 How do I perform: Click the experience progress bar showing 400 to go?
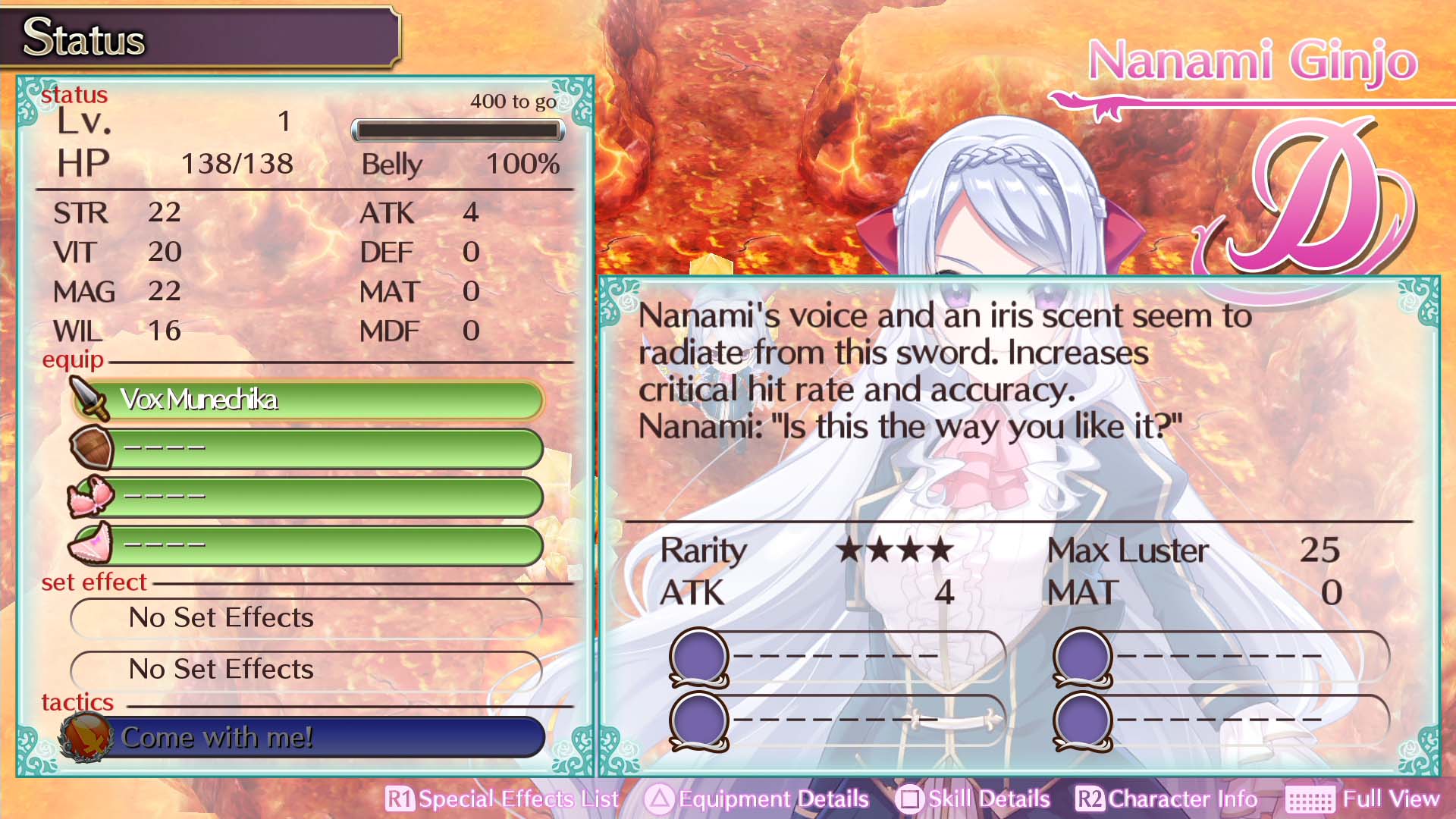point(458,130)
